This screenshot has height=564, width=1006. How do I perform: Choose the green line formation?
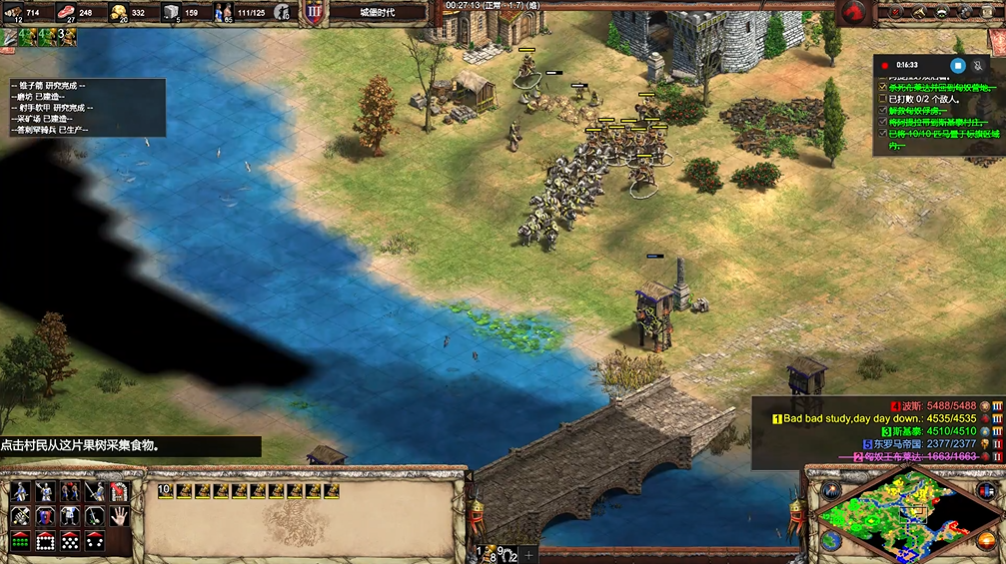(20, 541)
